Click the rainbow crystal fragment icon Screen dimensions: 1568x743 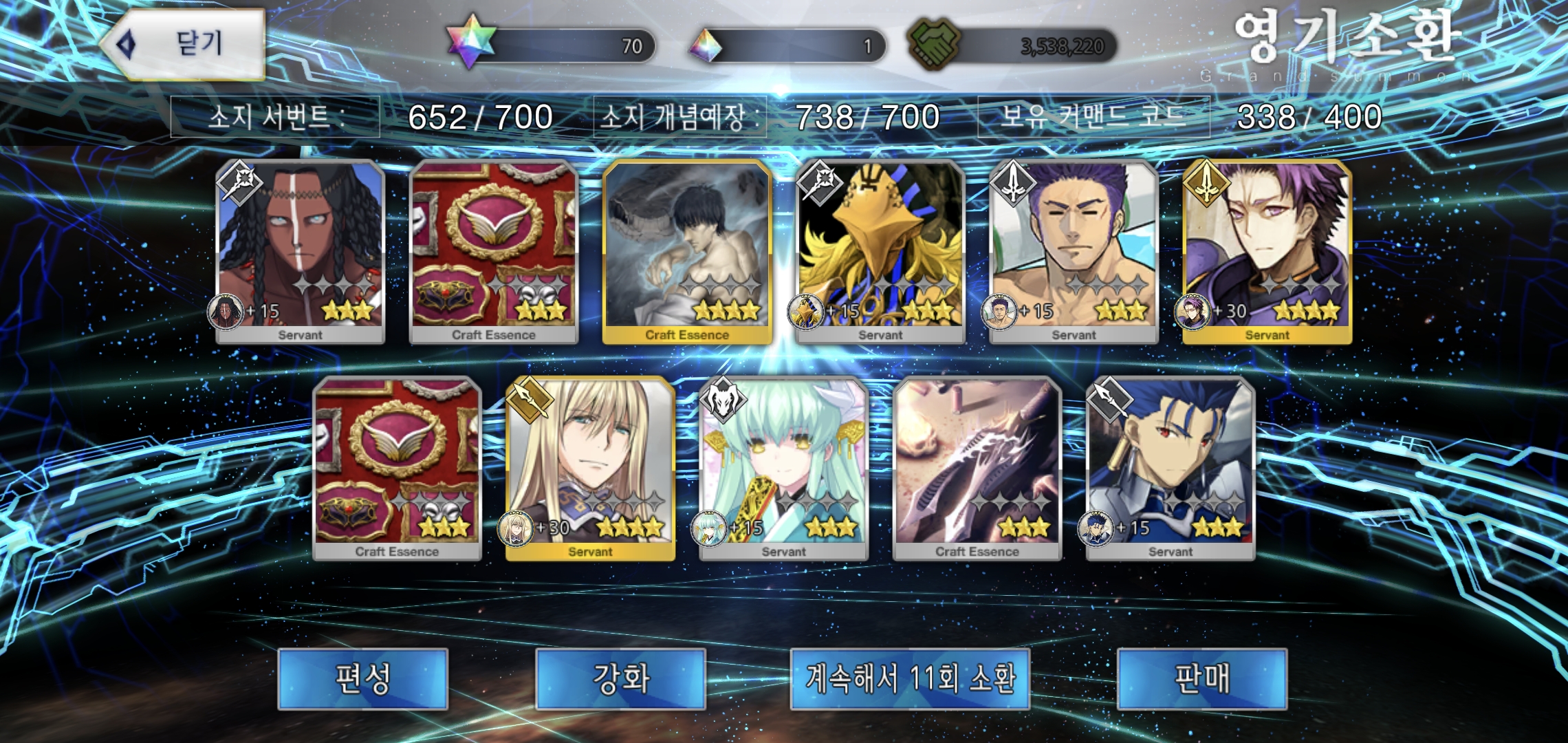[x=706, y=45]
